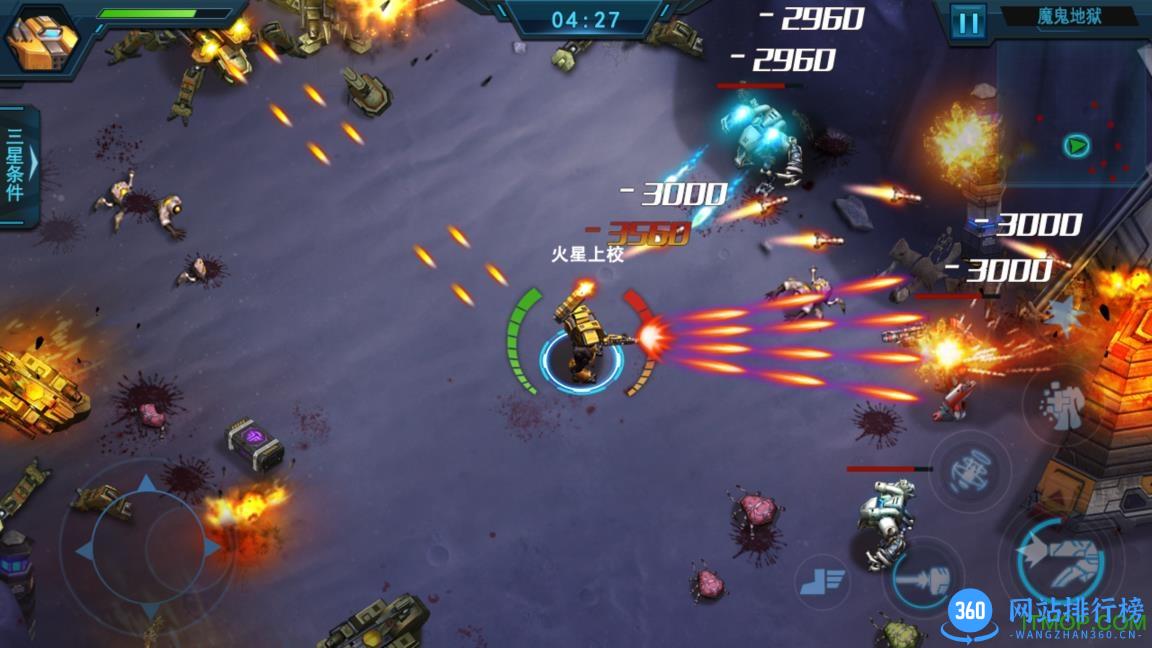1152x648 pixels.
Task: Open the 三星条件 side panel
Action: click(x=18, y=165)
